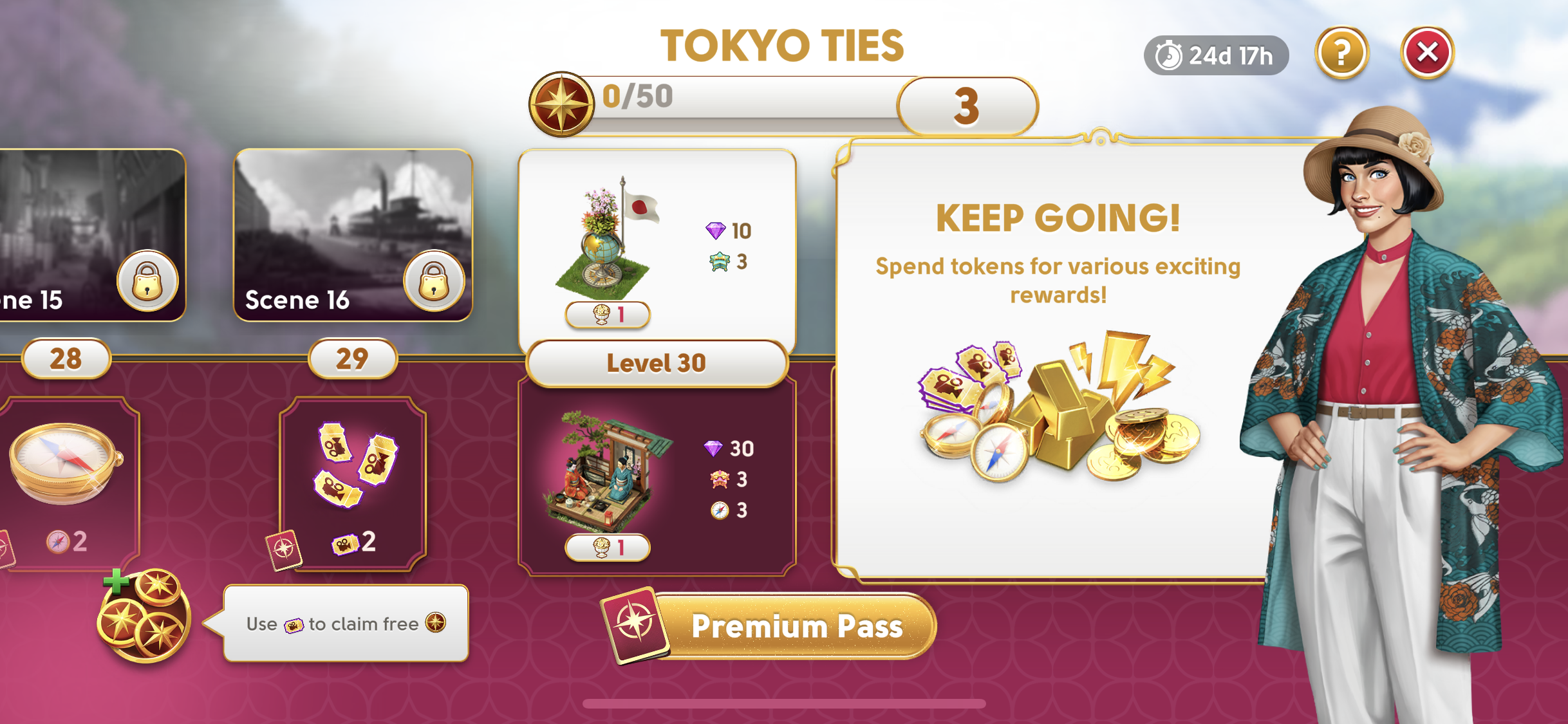Select the locked Scene 15 thumbnail
1568x724 pixels.
click(x=90, y=236)
